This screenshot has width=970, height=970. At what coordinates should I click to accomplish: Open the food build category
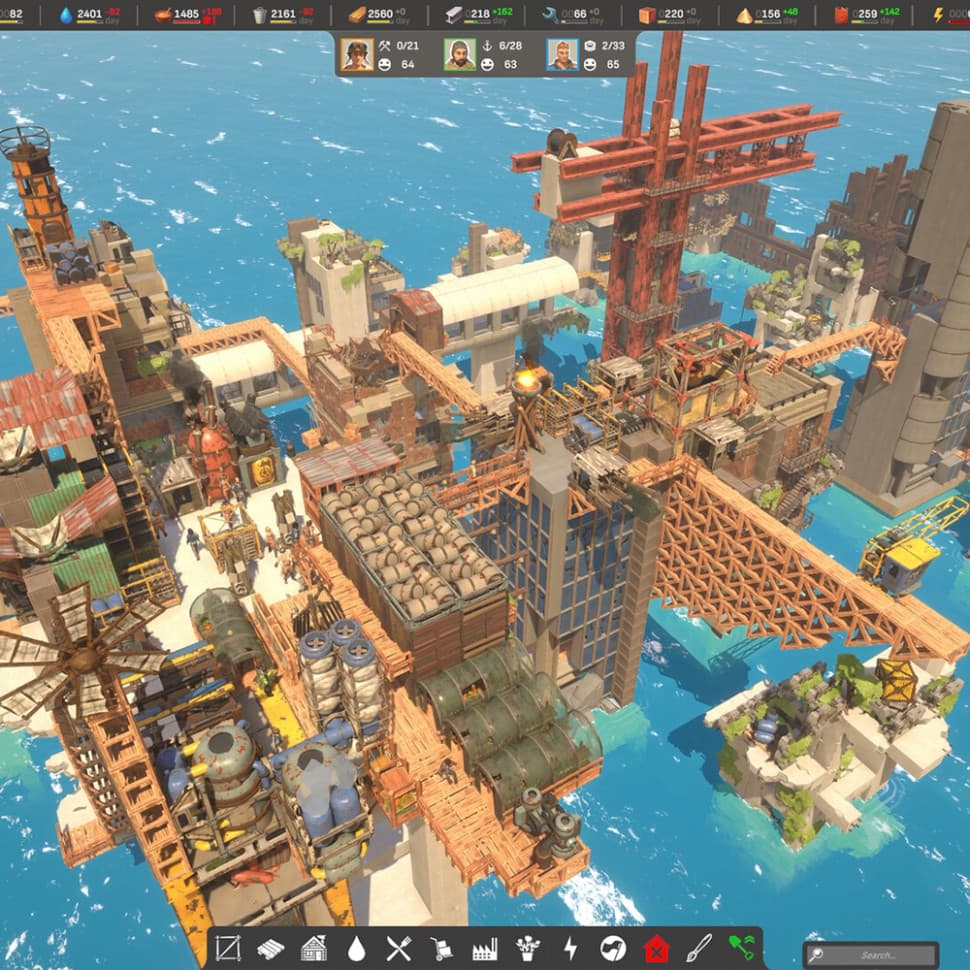tap(399, 948)
